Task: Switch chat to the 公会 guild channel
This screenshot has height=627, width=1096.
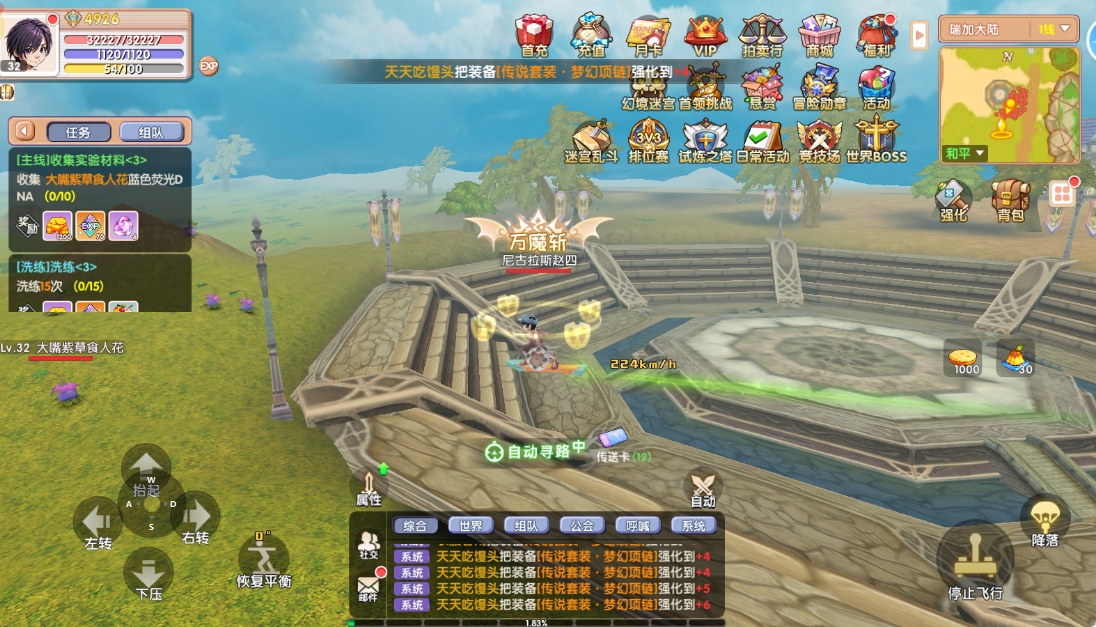Action: click(x=582, y=525)
